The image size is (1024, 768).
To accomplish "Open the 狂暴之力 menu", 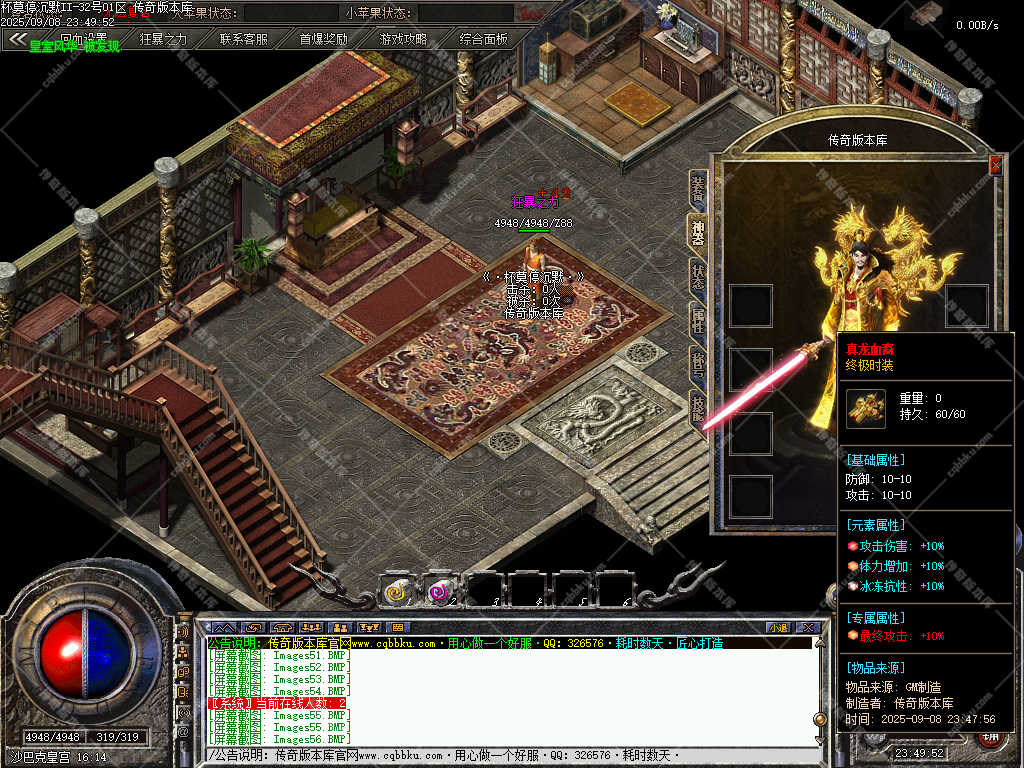I will (163, 39).
